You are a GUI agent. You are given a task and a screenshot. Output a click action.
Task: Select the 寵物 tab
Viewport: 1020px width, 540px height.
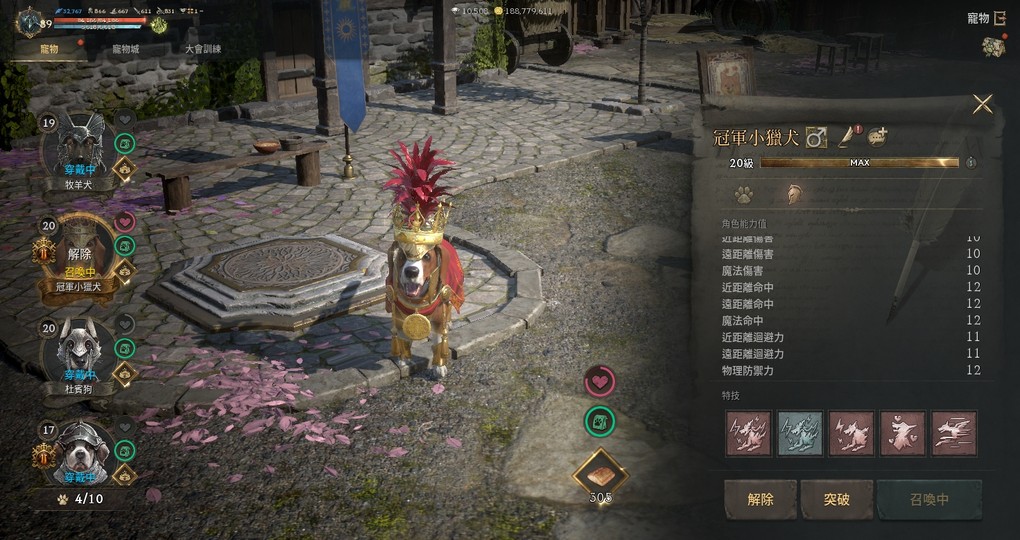[50, 48]
